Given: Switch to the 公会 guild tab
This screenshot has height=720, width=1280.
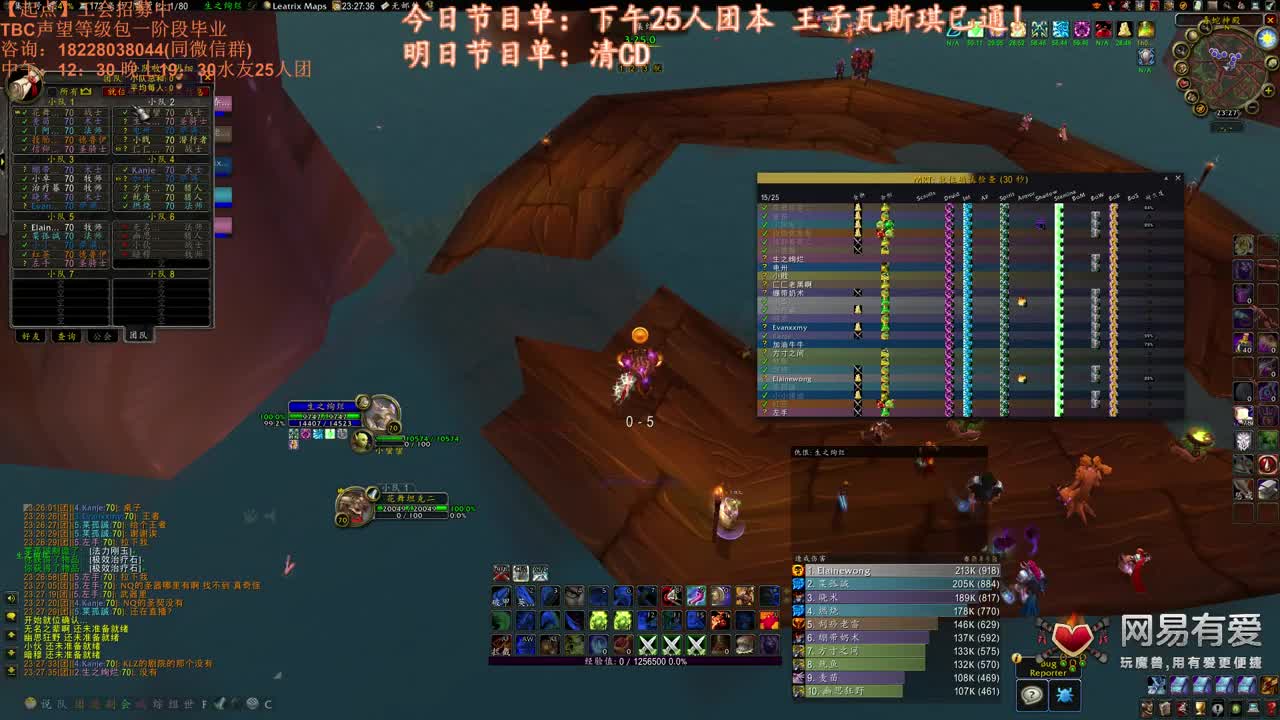Looking at the screenshot, I should coord(100,337).
